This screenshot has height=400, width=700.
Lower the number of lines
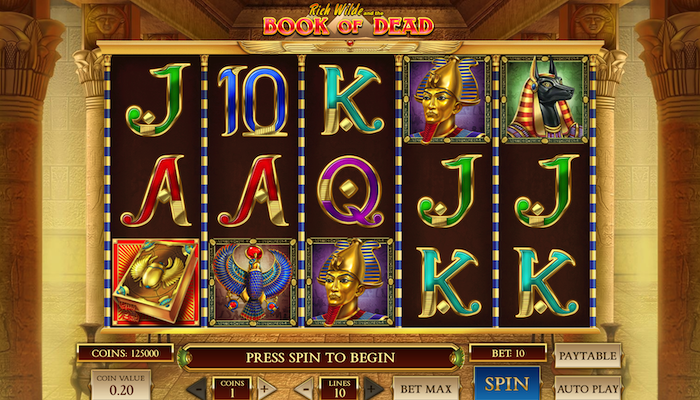click(304, 387)
